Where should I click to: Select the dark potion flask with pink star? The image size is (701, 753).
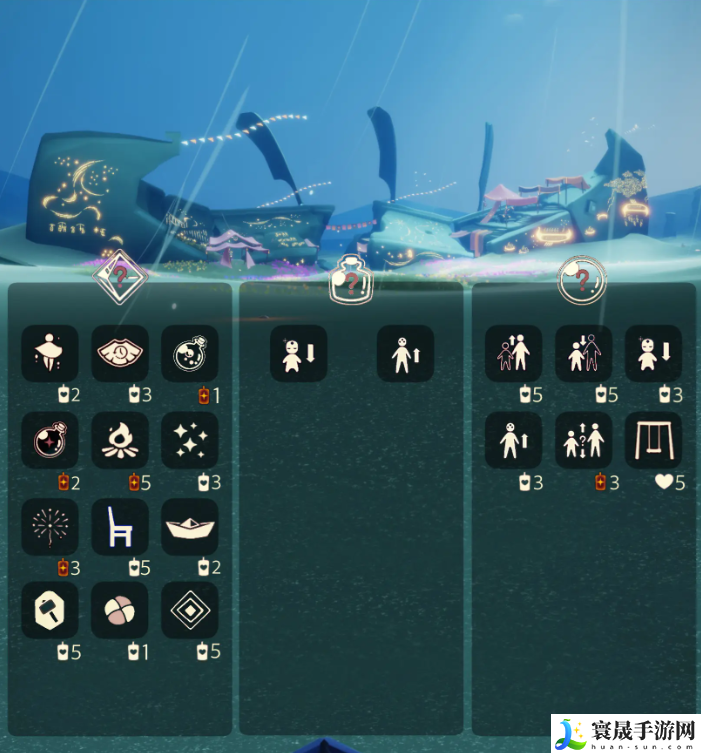pyautogui.click(x=50, y=440)
